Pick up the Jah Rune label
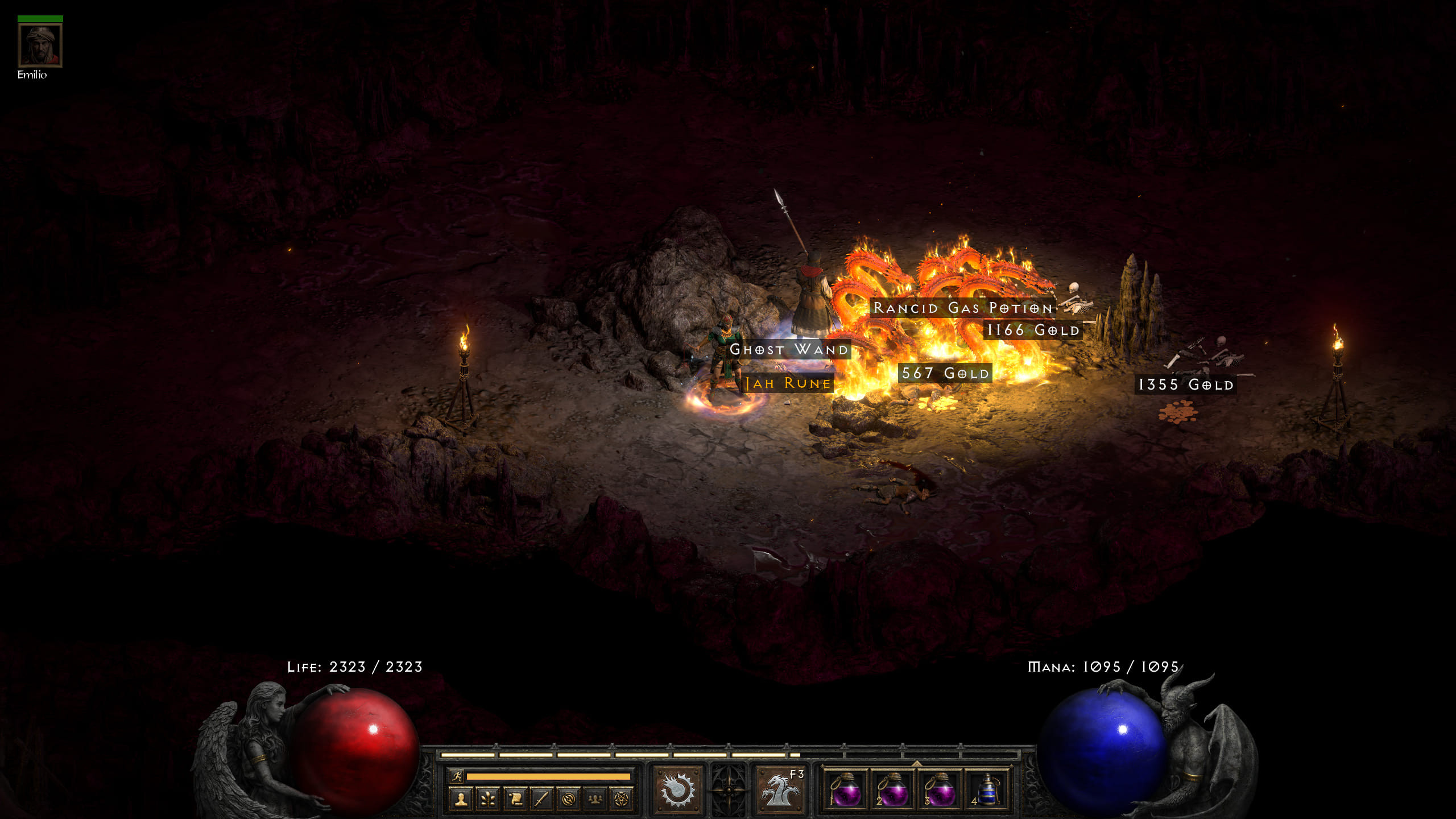 tap(788, 383)
